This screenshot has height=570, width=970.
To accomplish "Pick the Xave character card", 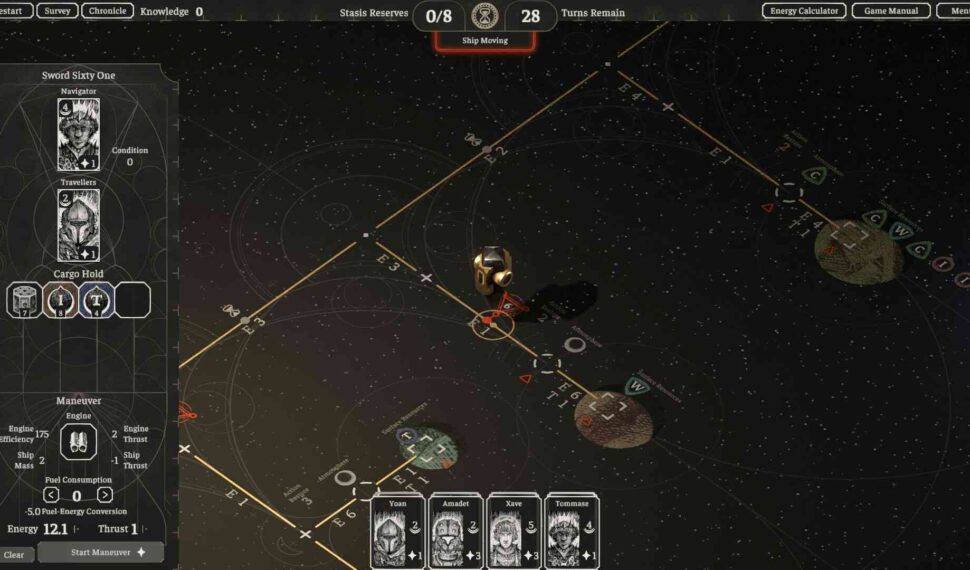I will point(514,531).
